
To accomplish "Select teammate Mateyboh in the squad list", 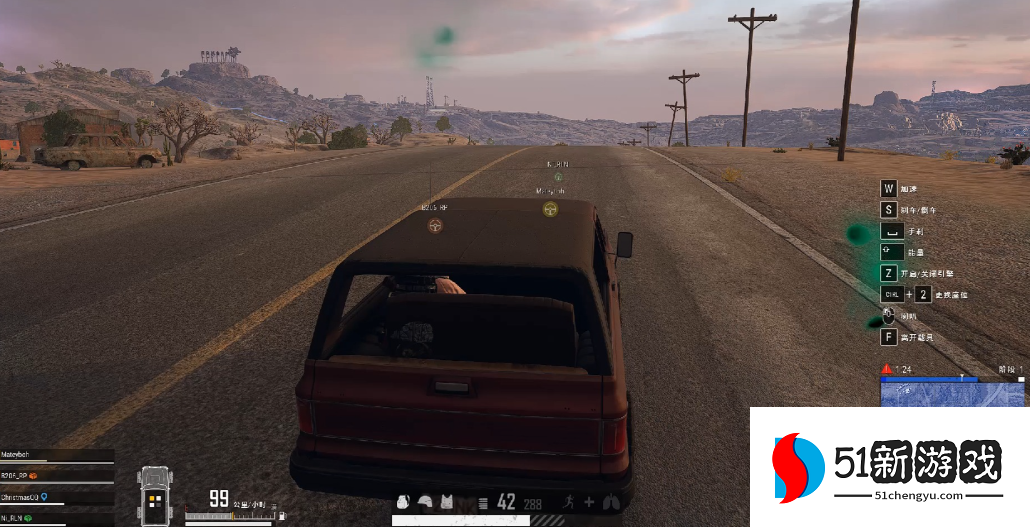I will point(23,455).
